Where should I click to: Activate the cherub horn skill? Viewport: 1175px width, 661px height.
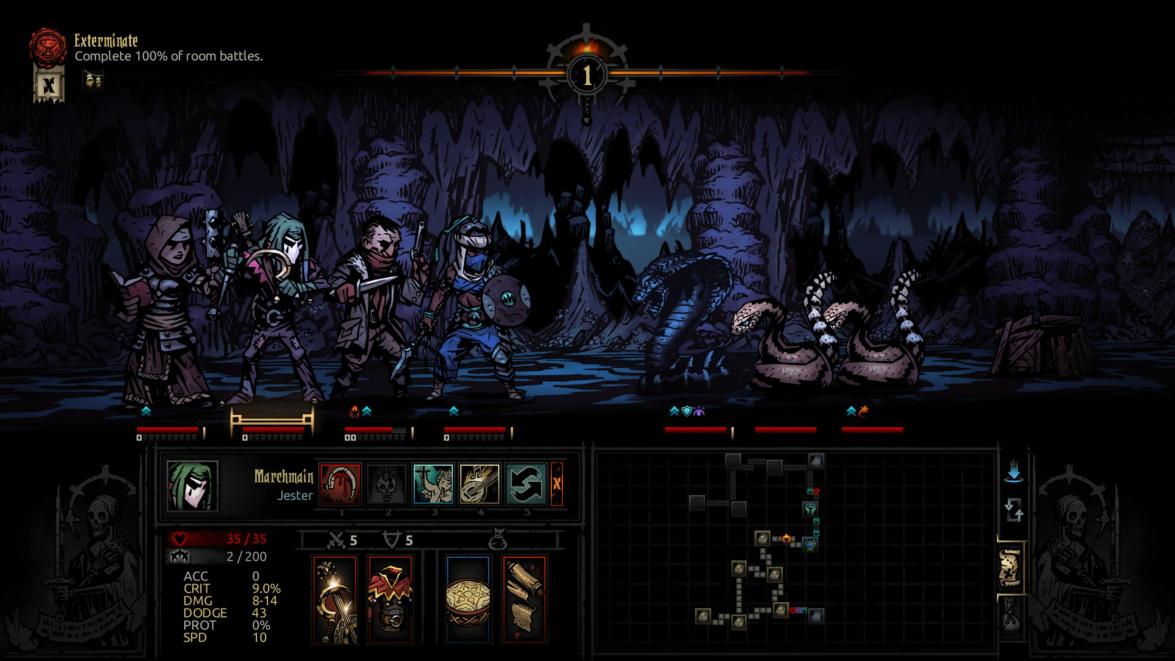pyautogui.click(x=433, y=484)
